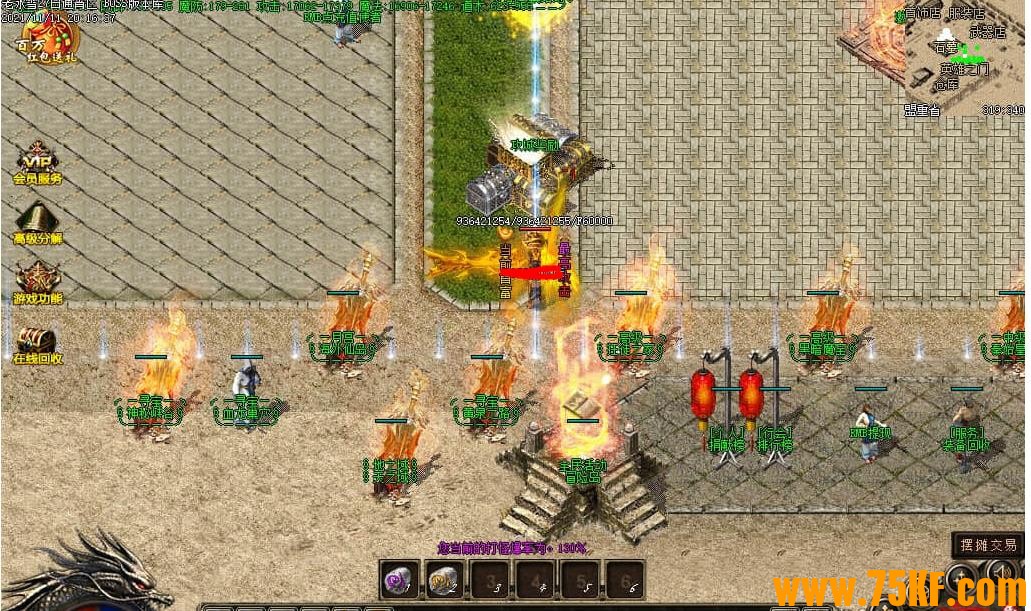
Task: Select the 英雄之门 label on the minimap
Action: 964,69
